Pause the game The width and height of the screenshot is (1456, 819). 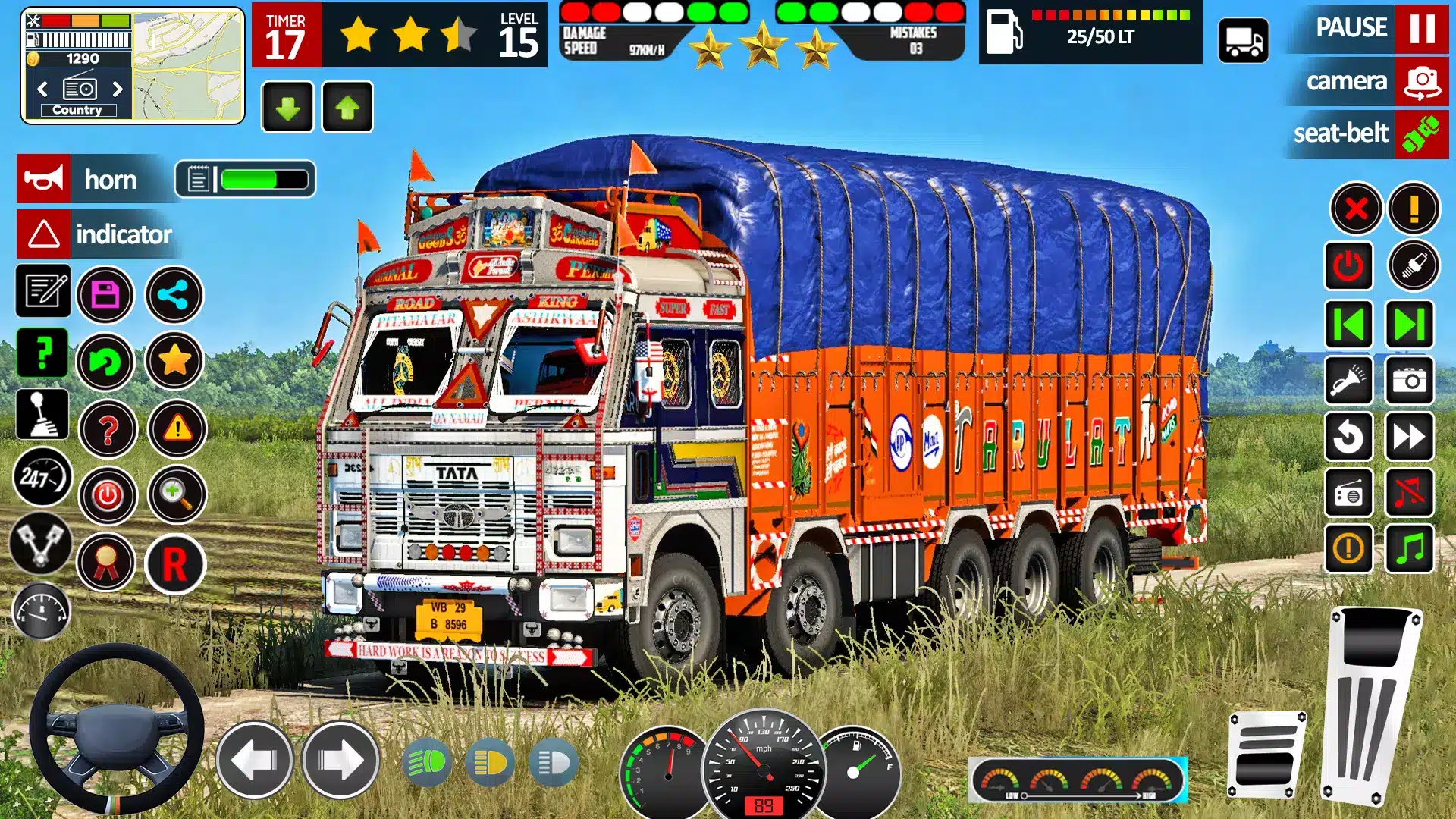(x=1421, y=28)
